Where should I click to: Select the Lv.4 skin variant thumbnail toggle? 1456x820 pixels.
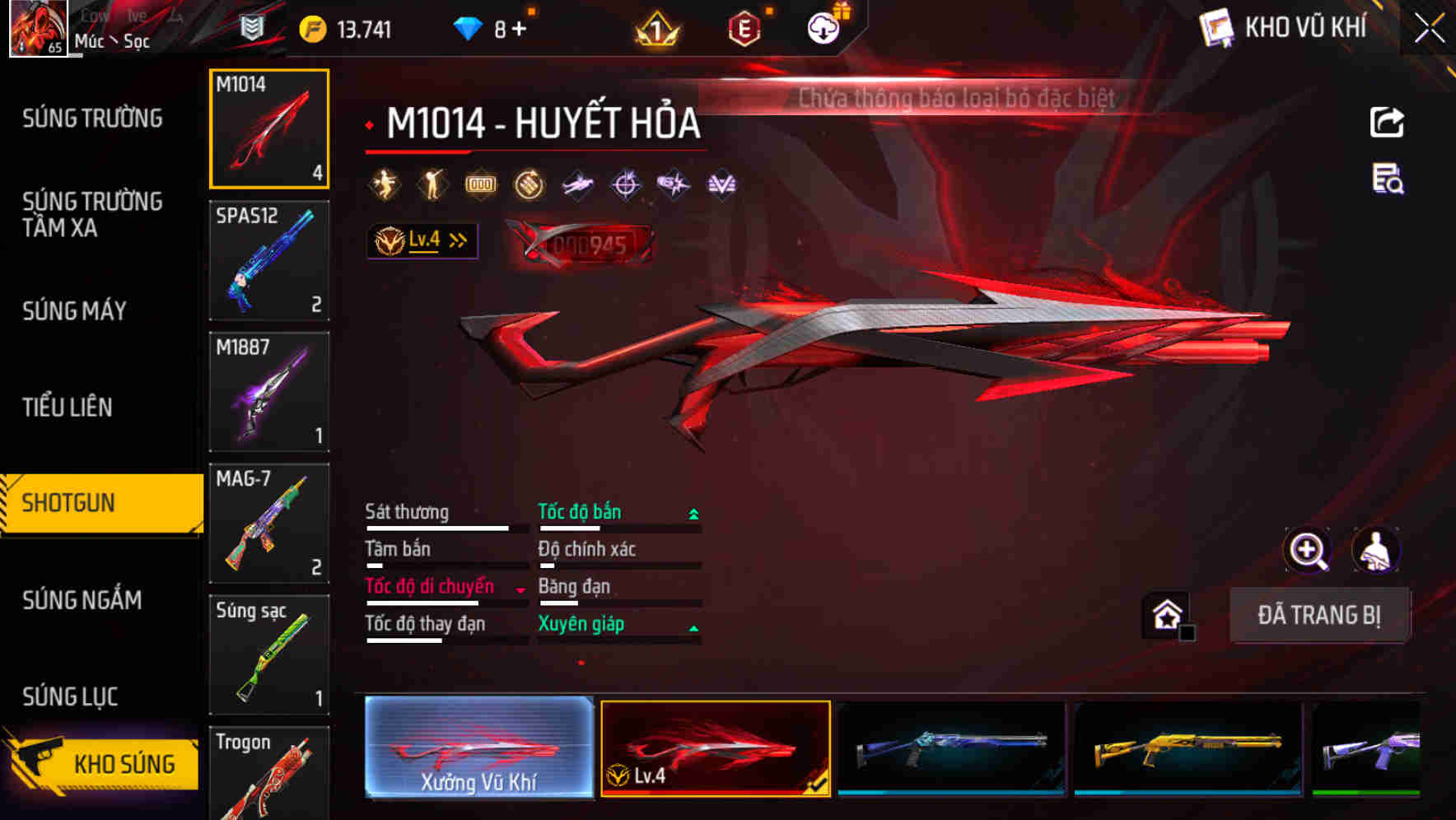pos(716,748)
